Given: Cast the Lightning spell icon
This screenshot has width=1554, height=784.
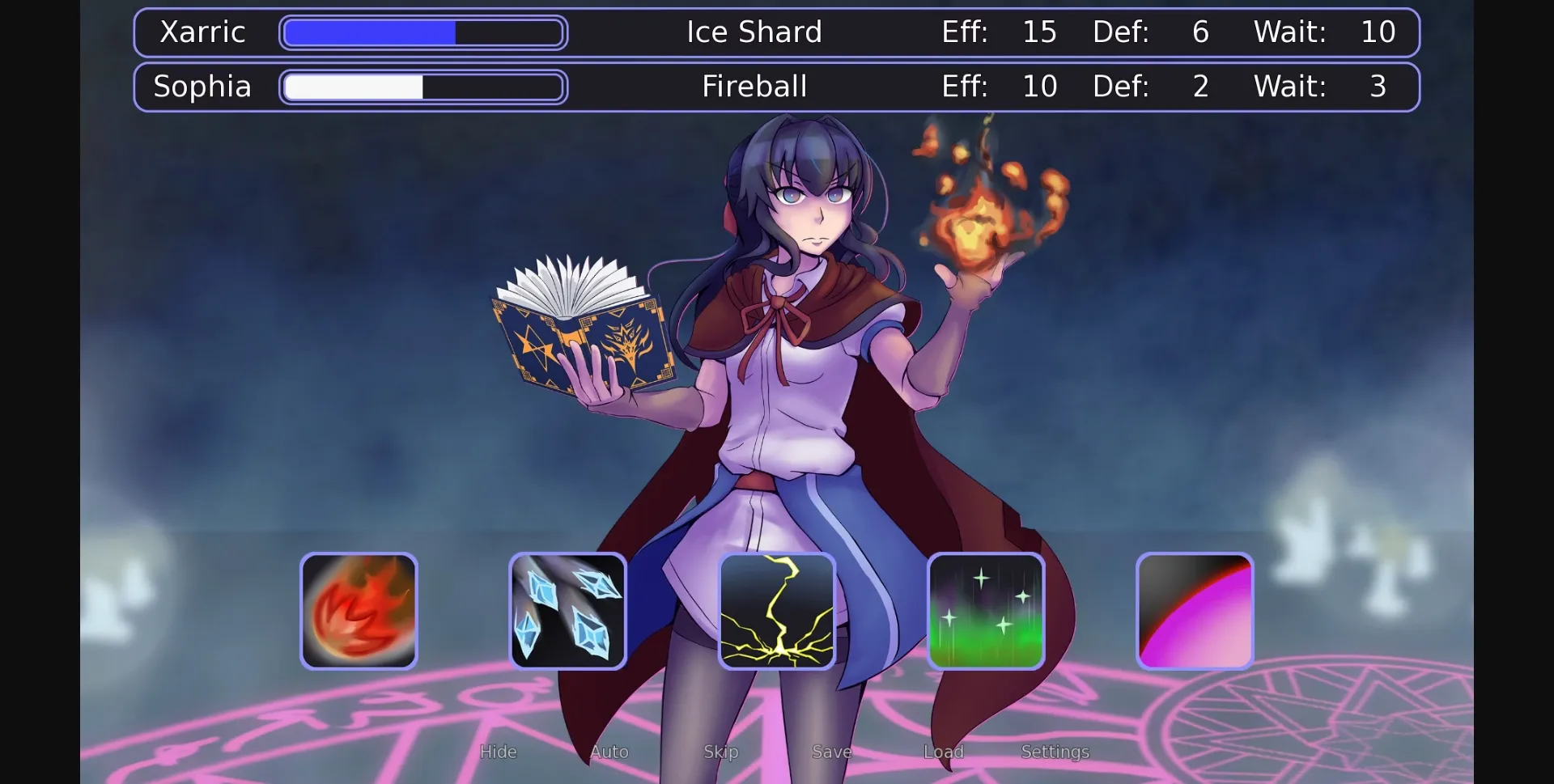Looking at the screenshot, I should click(777, 611).
